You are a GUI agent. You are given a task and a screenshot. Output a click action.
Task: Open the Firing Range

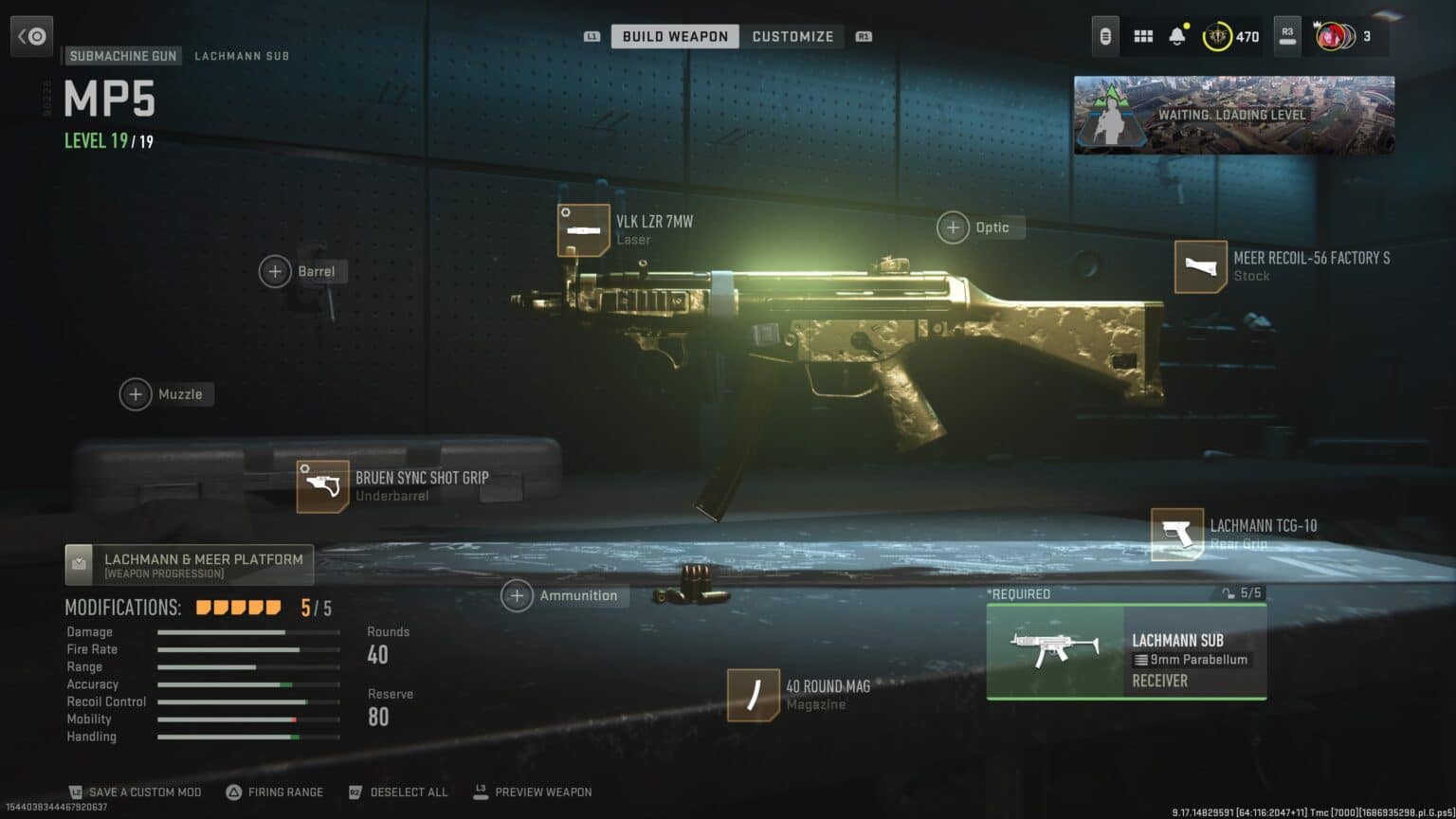pyautogui.click(x=274, y=792)
